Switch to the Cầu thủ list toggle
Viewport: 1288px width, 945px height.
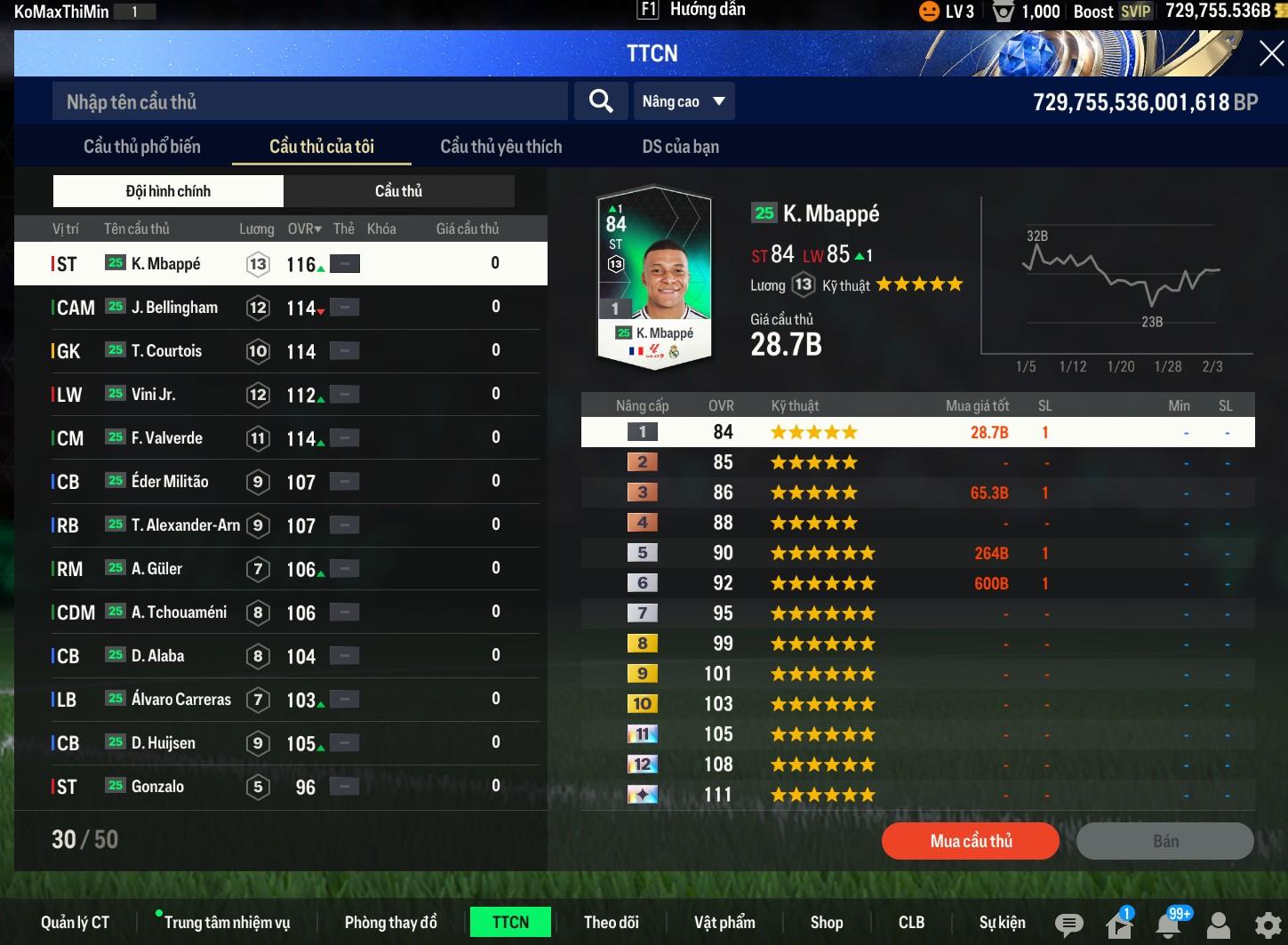point(398,191)
